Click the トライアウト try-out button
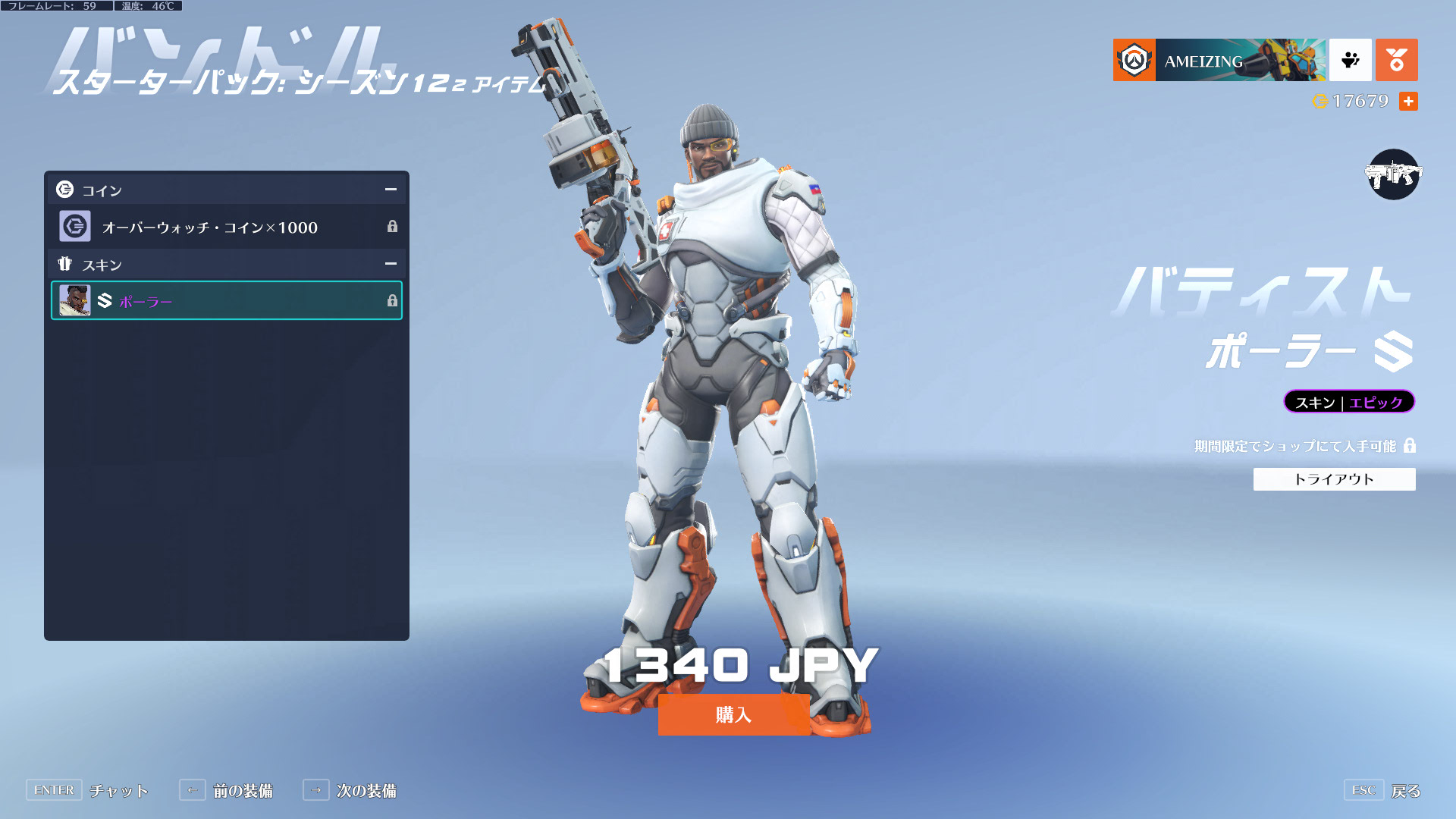Image resolution: width=1456 pixels, height=819 pixels. pos(1333,479)
